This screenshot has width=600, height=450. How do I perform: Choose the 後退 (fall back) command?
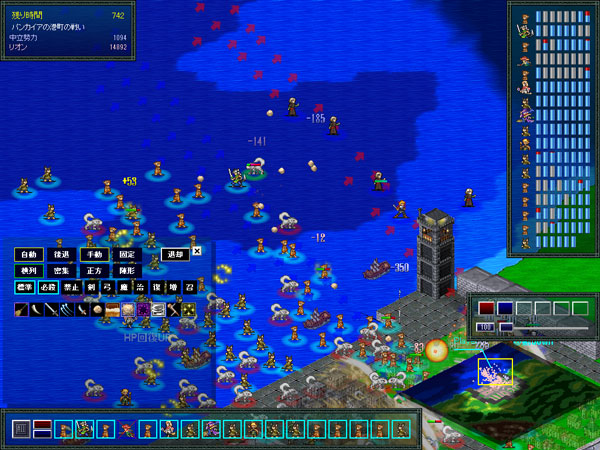tap(62, 254)
